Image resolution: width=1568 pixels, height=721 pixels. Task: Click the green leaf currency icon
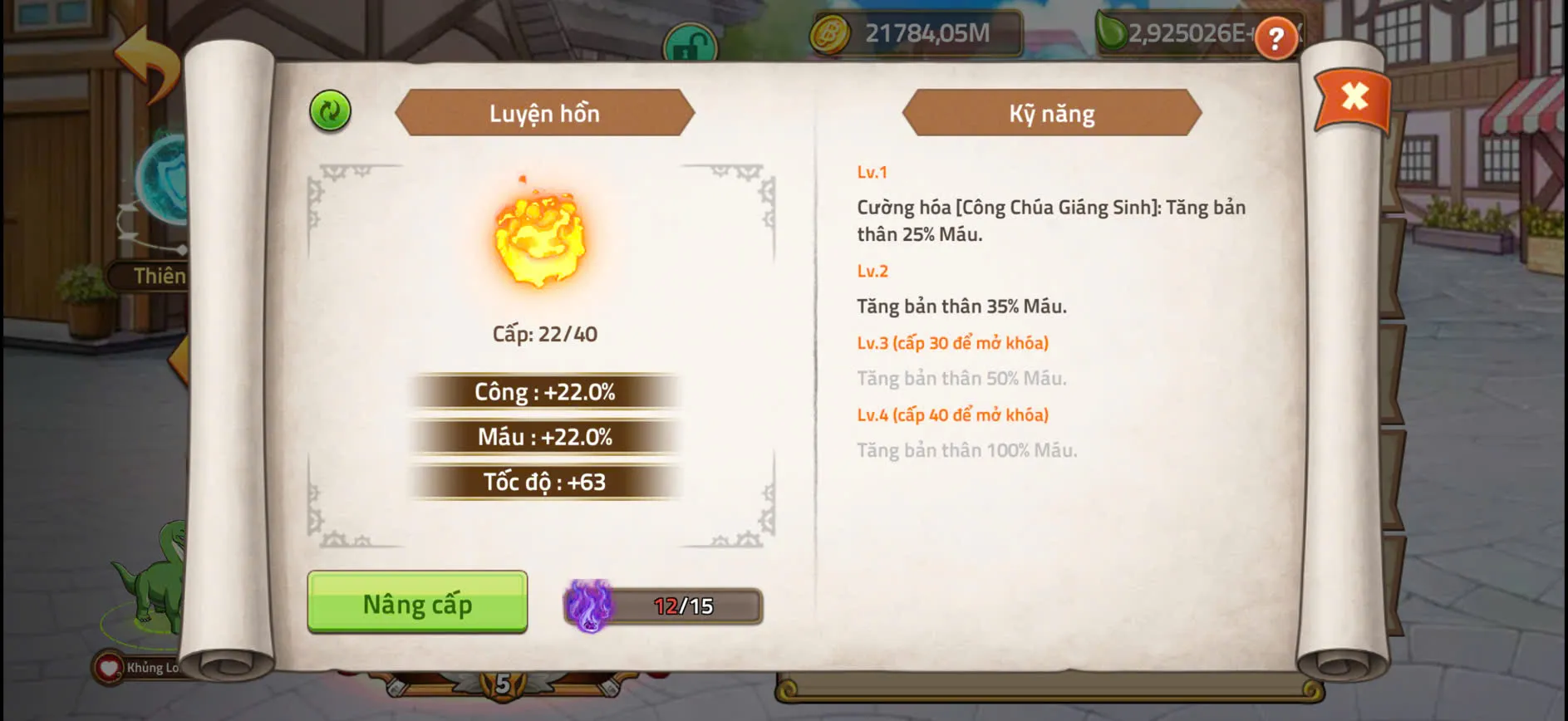1113,31
